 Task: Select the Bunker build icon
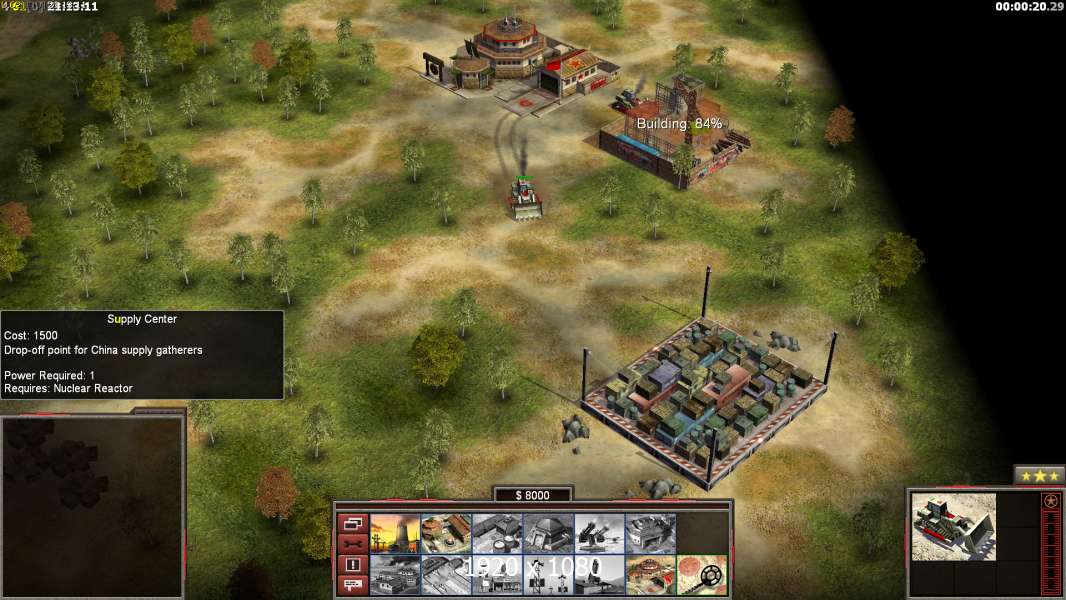pos(548,533)
